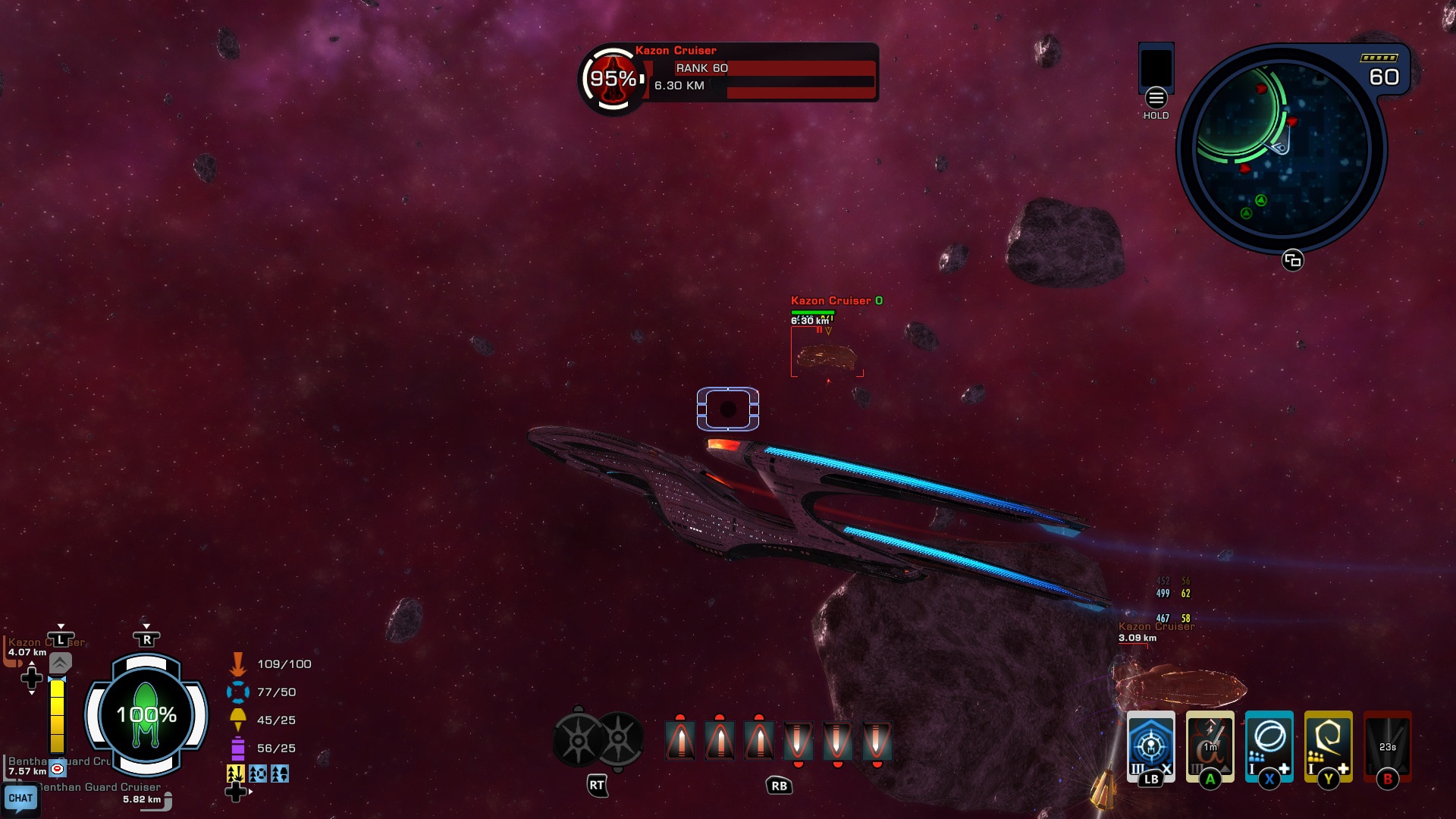Click the RT weapon group wheel icon
Screen dimensions: 1456x819
[599, 739]
